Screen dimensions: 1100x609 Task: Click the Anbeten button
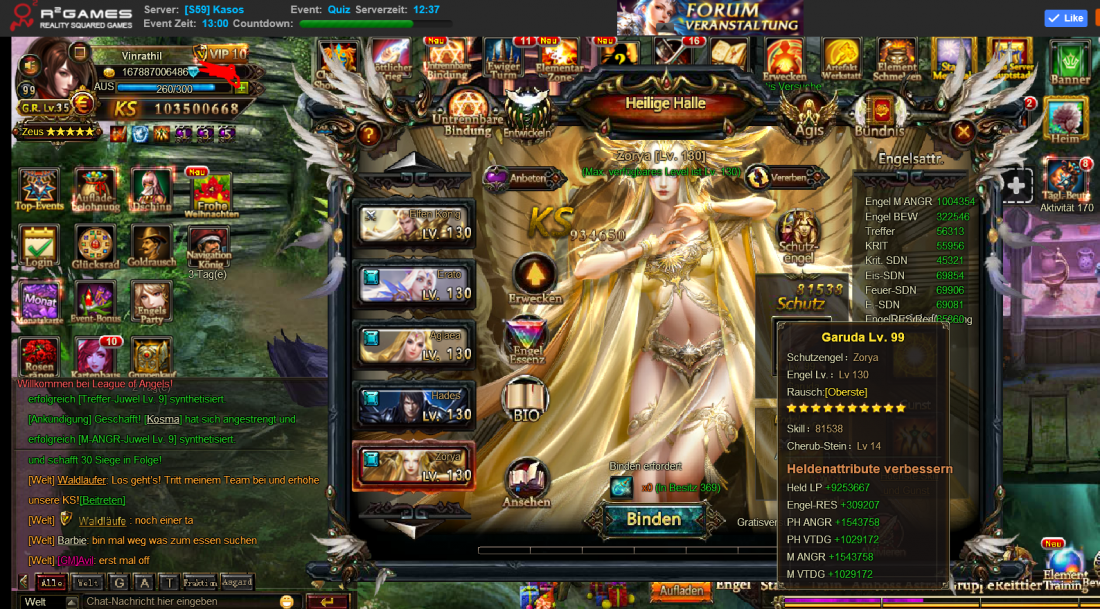(x=516, y=178)
